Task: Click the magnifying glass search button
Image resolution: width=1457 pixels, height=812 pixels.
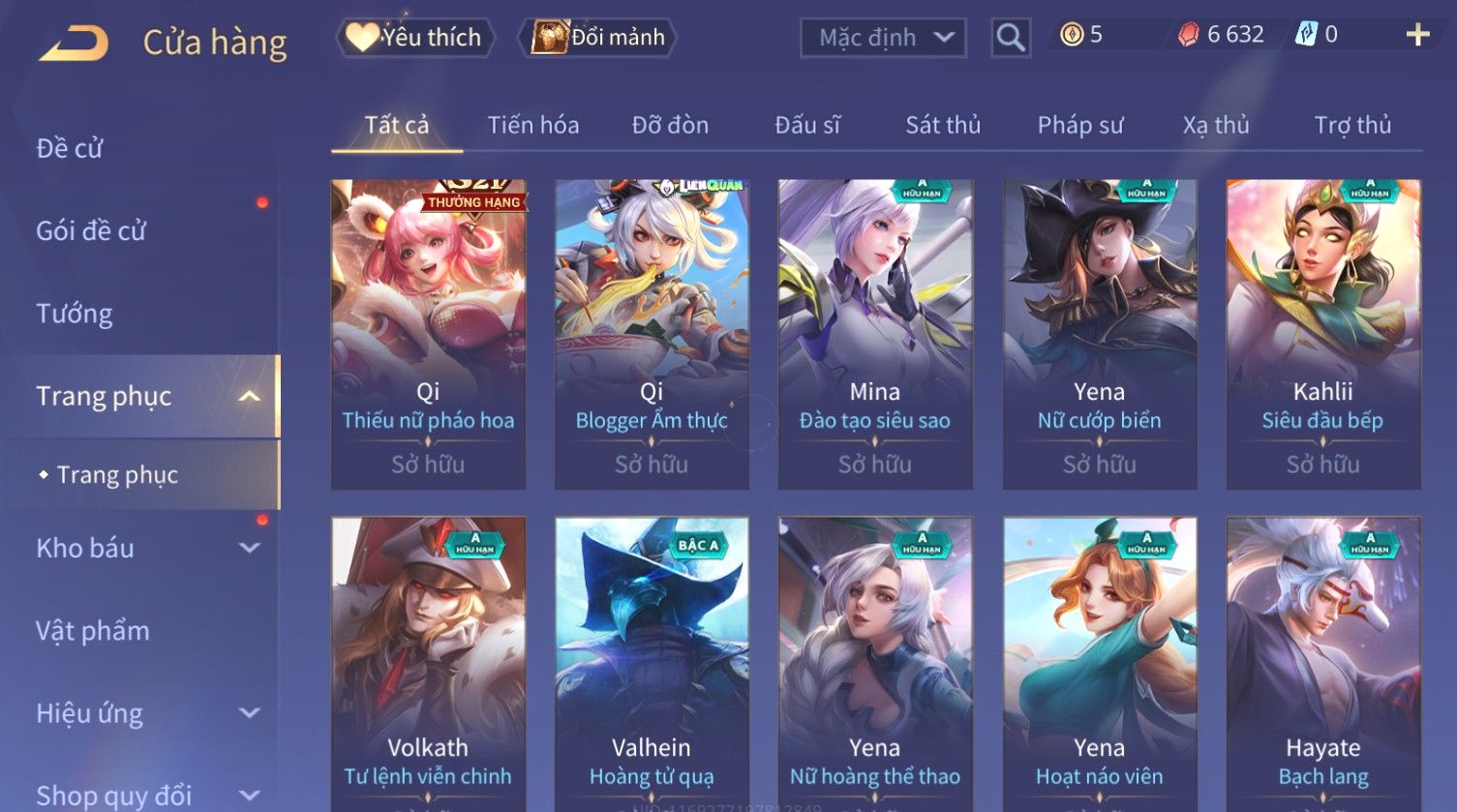Action: point(1010,38)
